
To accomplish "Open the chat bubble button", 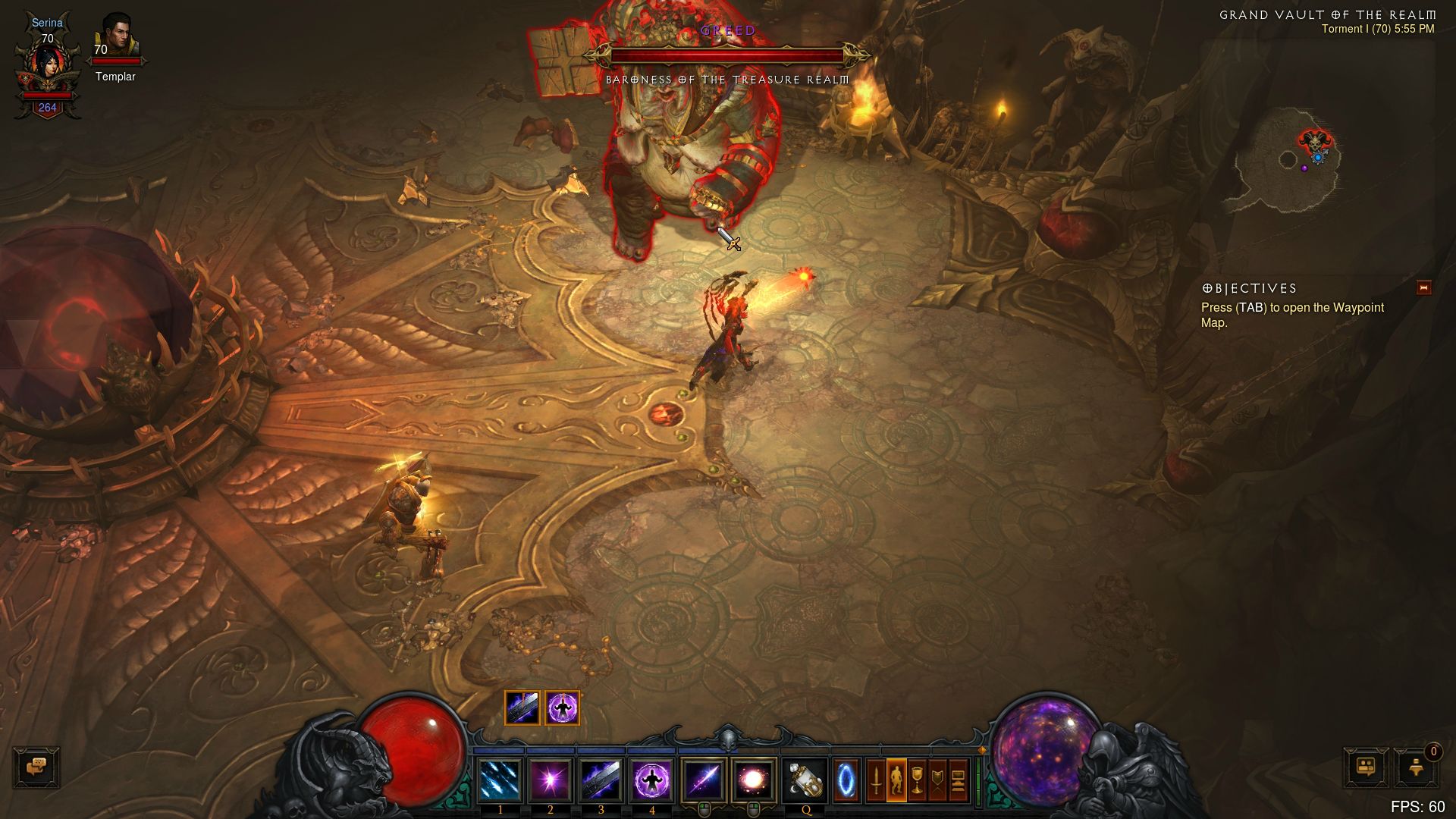I will click(x=36, y=767).
